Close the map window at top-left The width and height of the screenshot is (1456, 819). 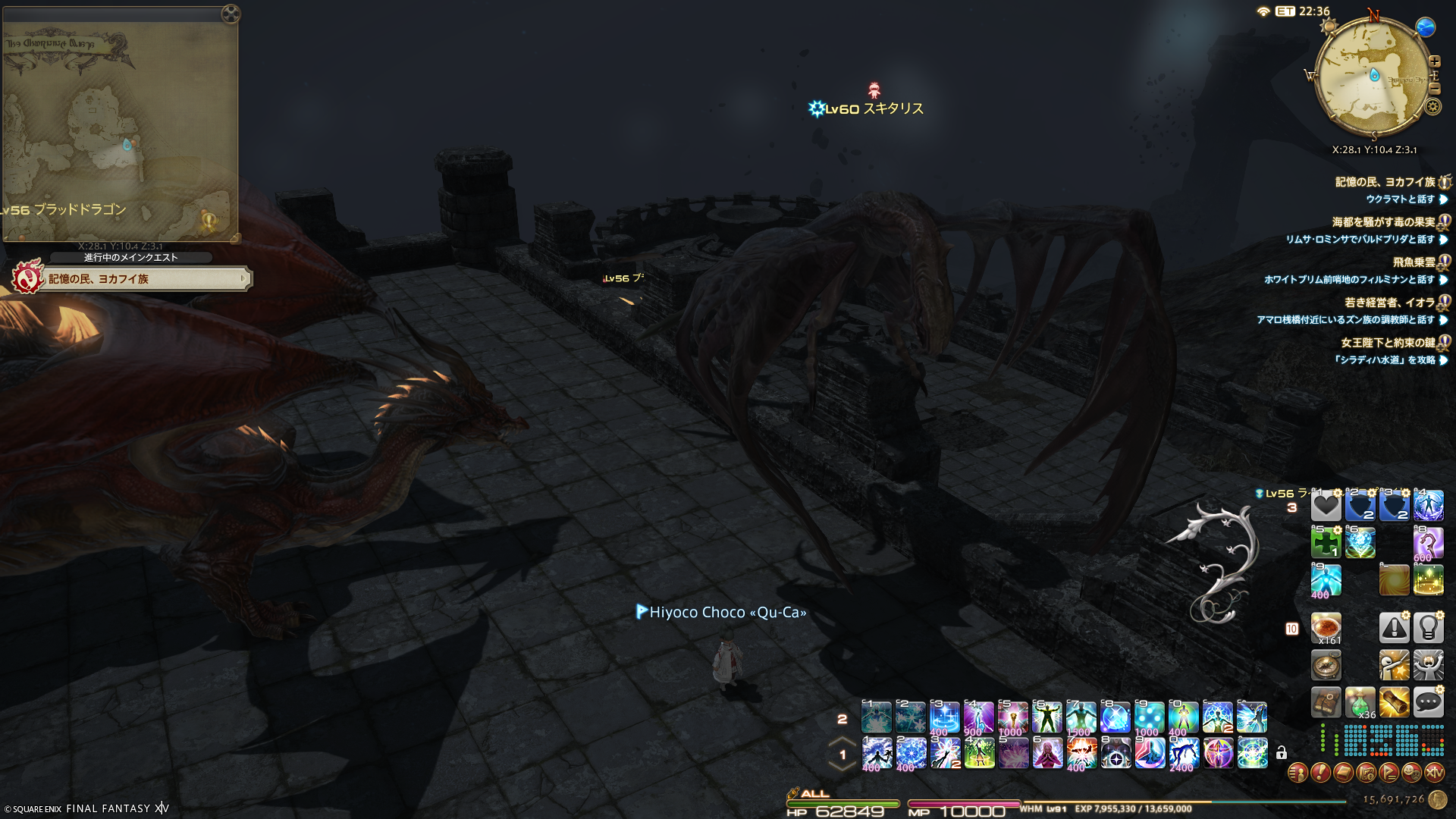point(231,14)
